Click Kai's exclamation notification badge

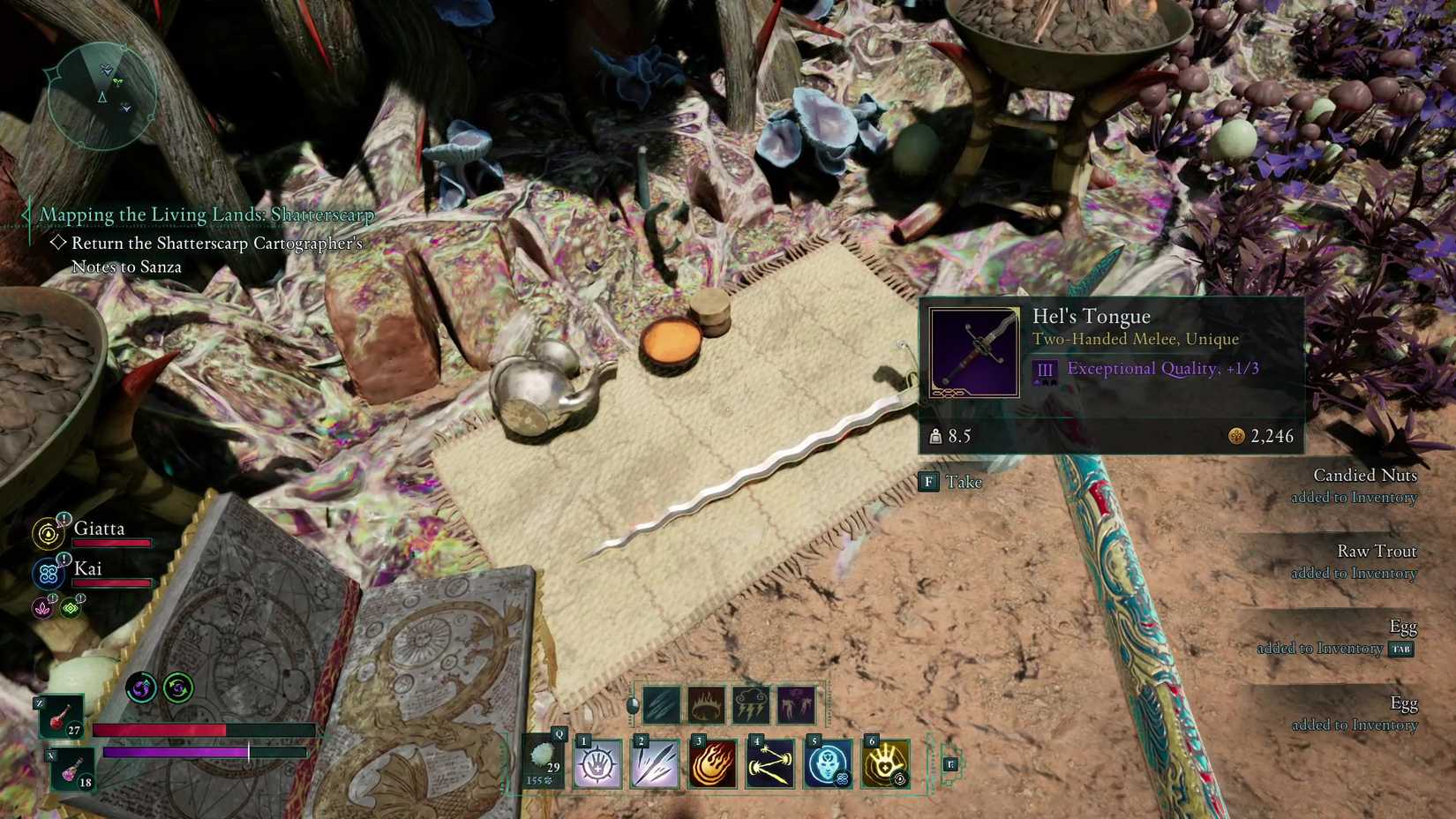64,560
